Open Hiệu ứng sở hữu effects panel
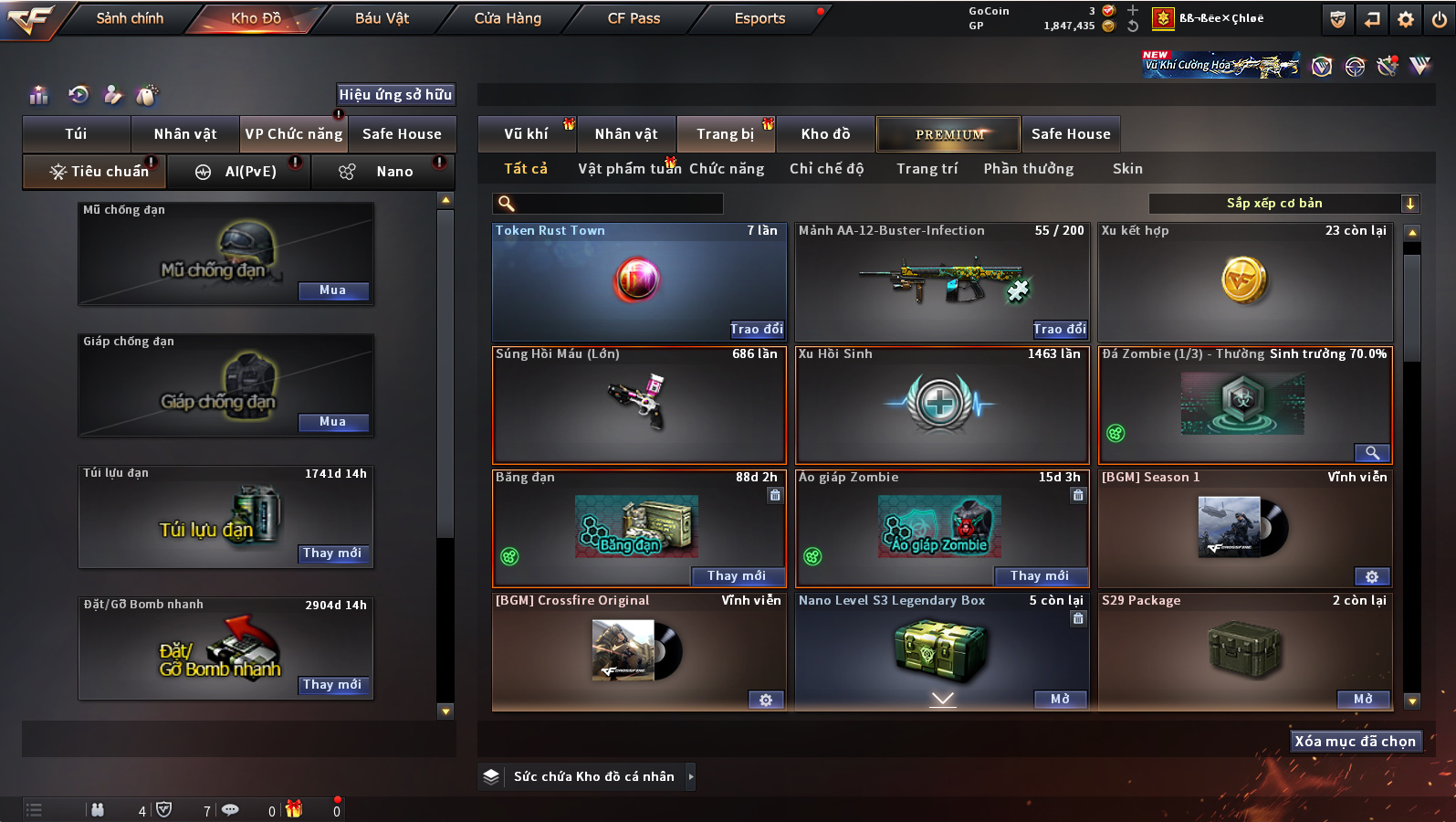Viewport: 1456px width, 822px height. tap(395, 95)
